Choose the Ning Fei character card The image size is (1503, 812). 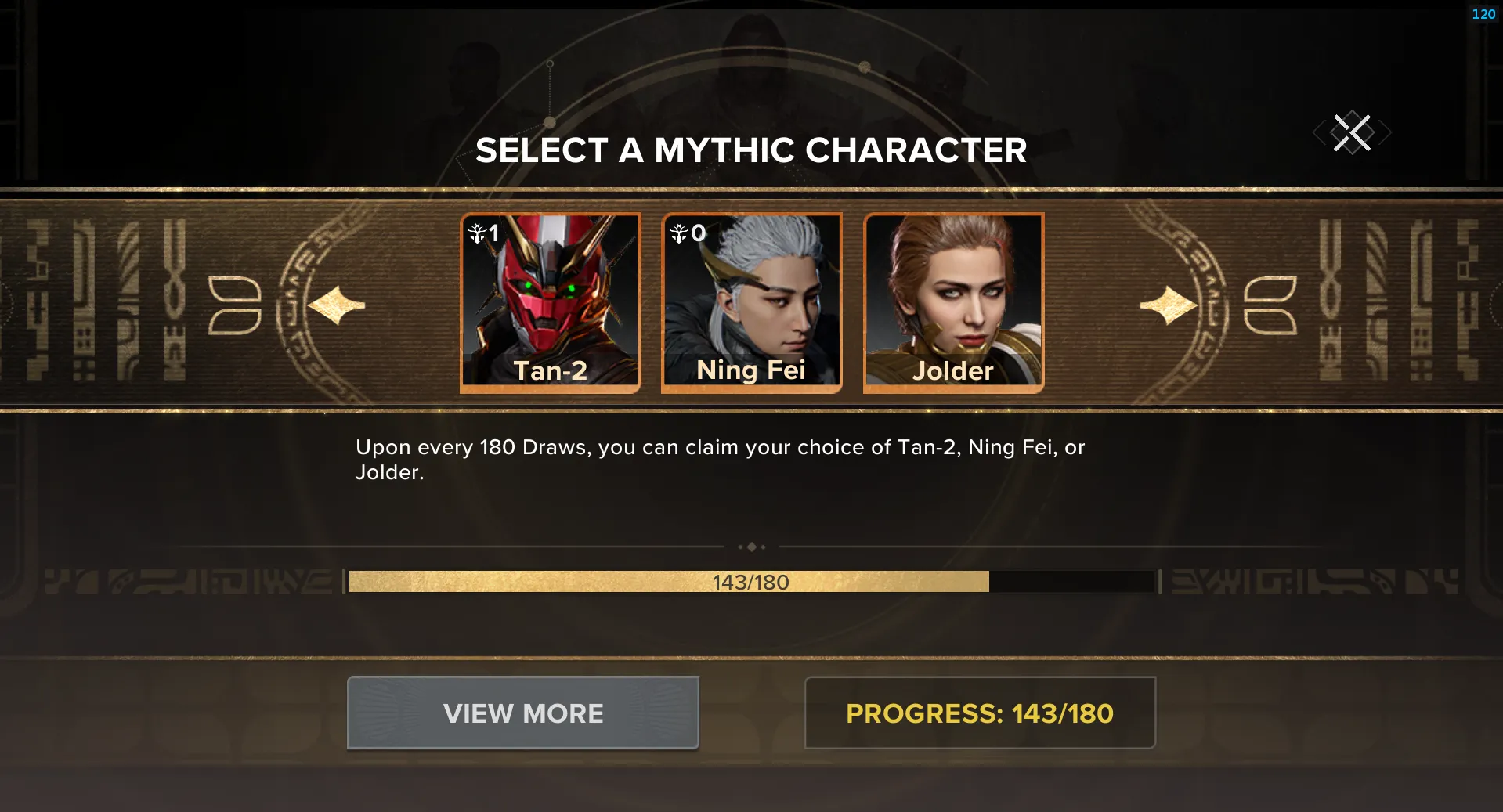[751, 302]
